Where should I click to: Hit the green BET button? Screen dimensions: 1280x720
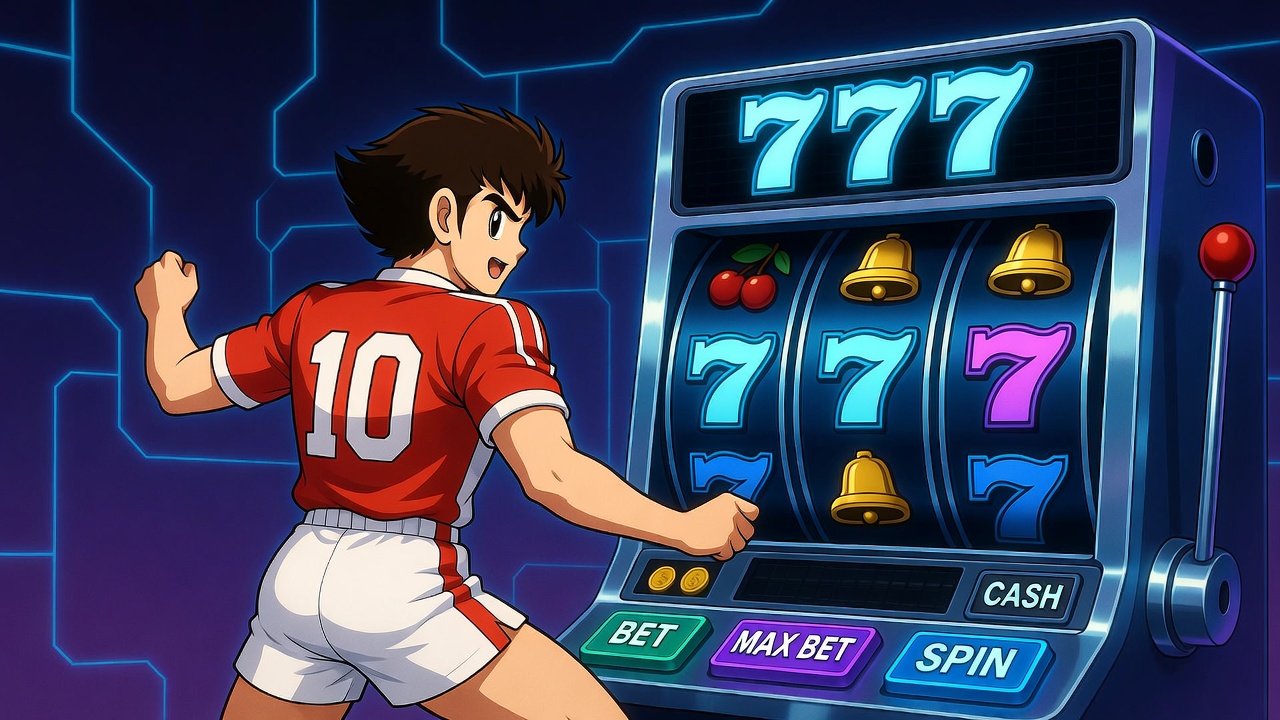coord(643,633)
